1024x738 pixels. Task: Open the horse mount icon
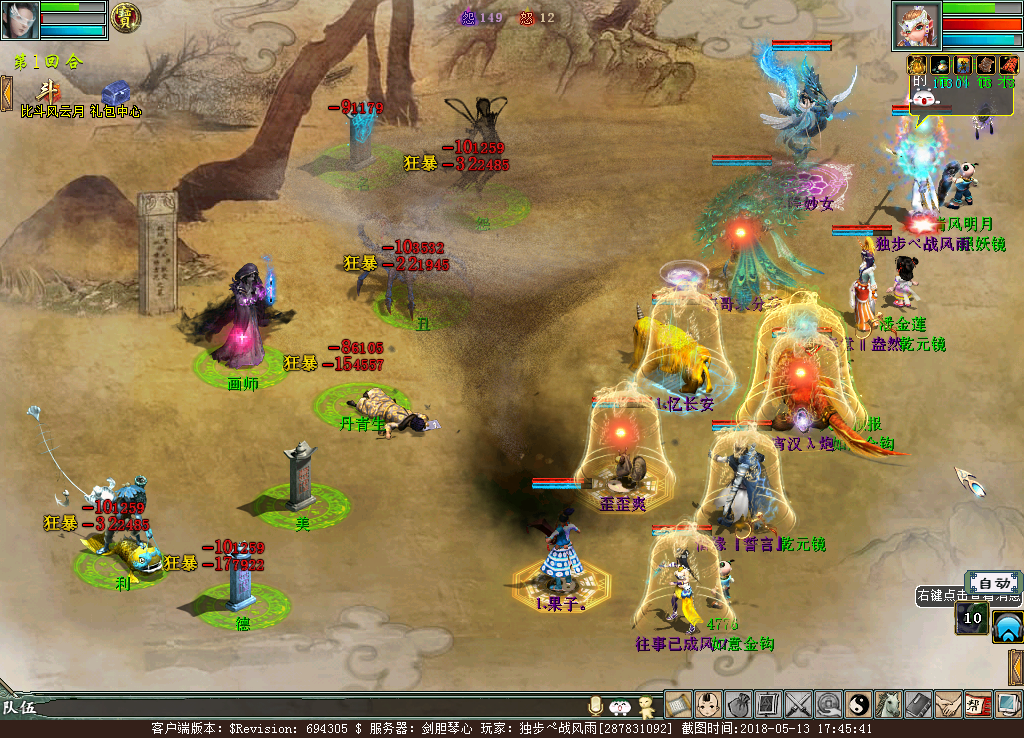[888, 705]
